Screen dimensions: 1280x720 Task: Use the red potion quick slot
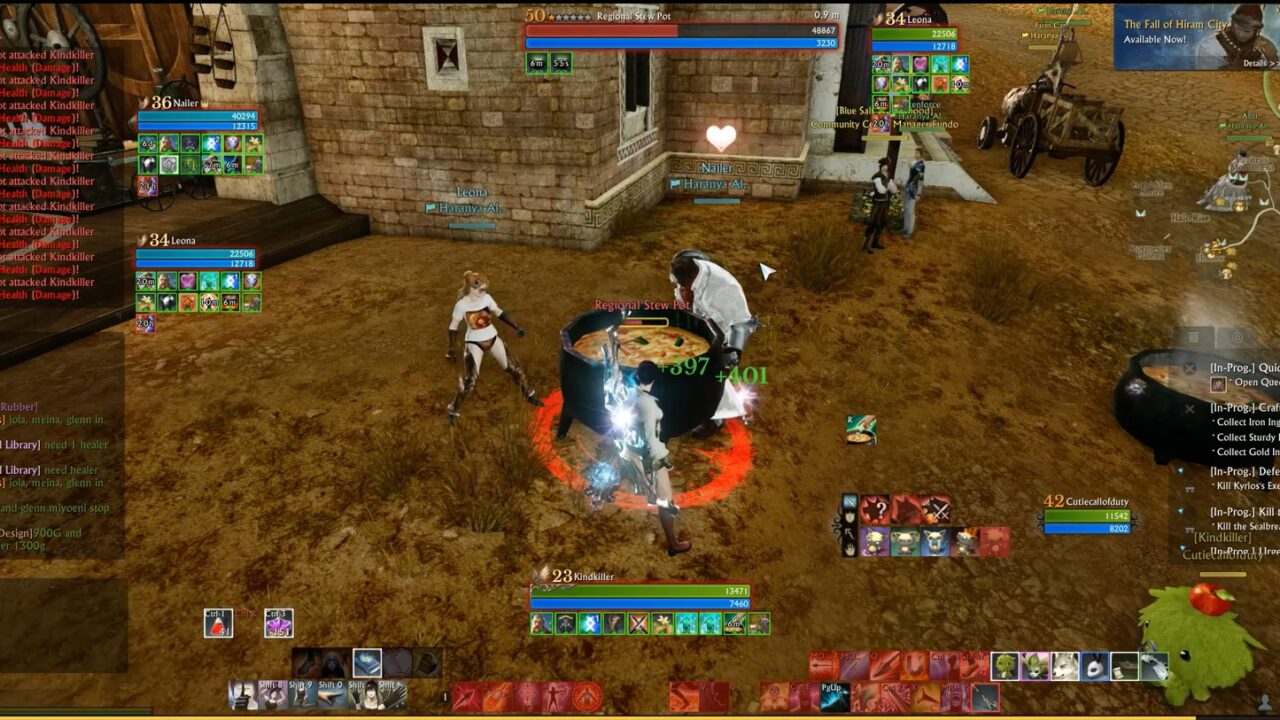(218, 623)
